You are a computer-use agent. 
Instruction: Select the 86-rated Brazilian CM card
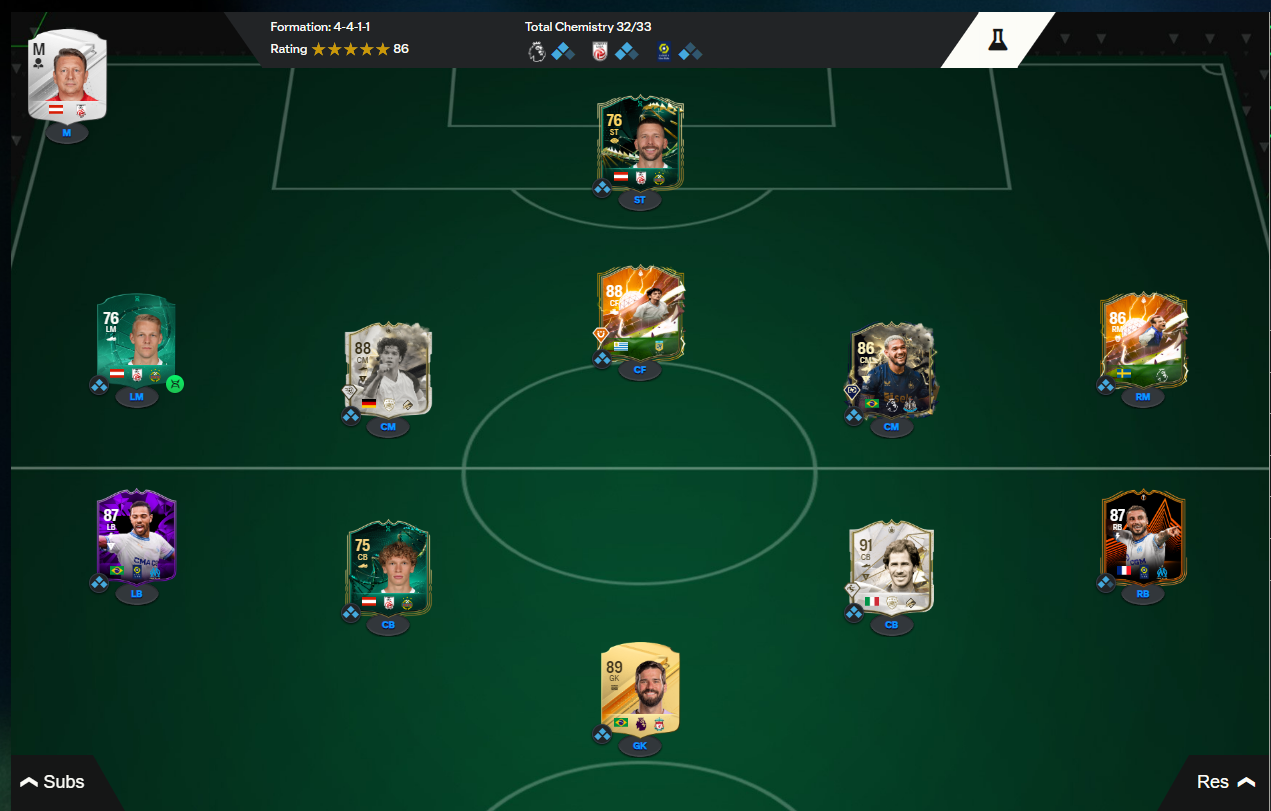(891, 369)
